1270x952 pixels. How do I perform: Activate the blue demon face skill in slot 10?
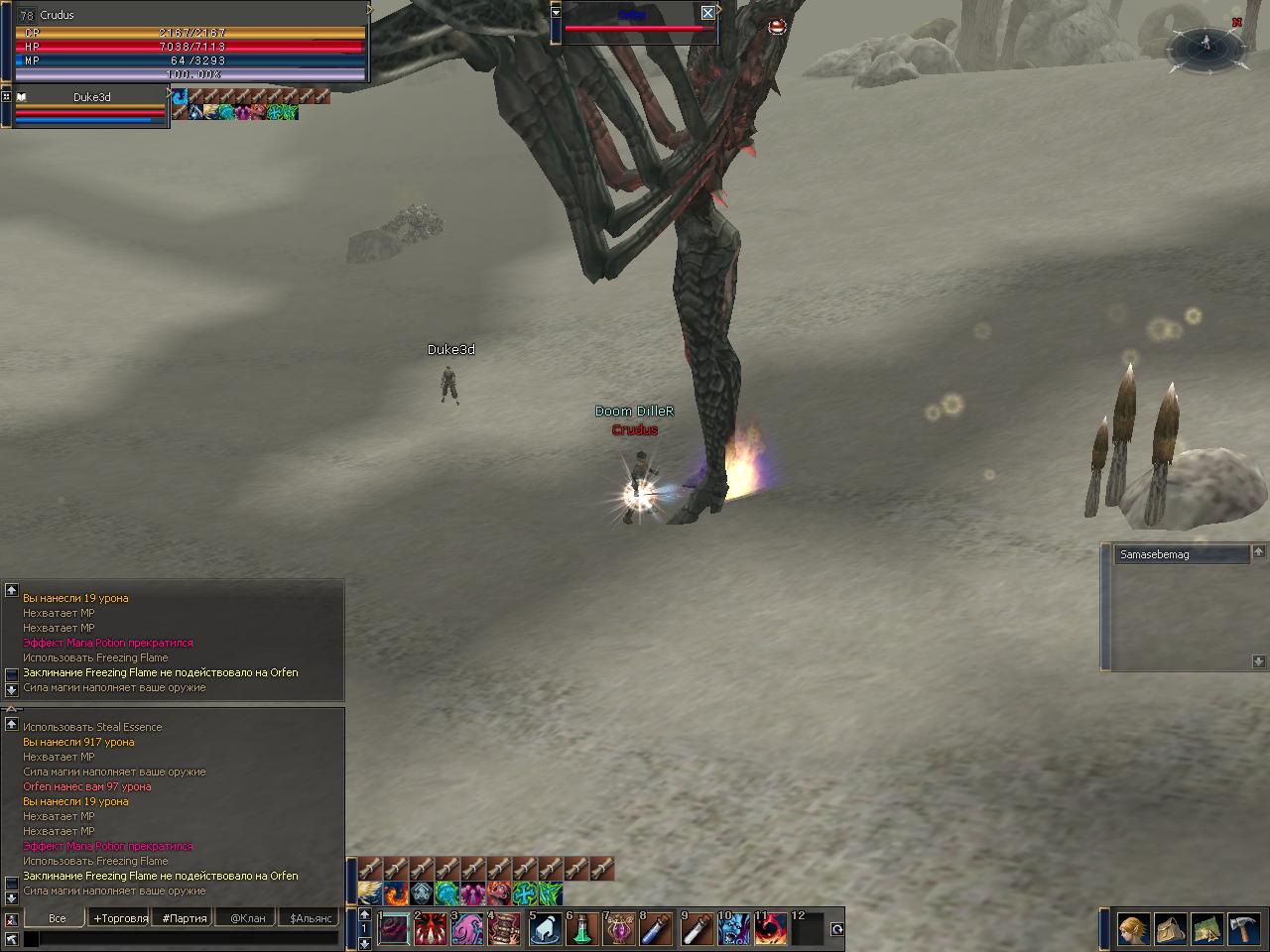click(x=733, y=929)
